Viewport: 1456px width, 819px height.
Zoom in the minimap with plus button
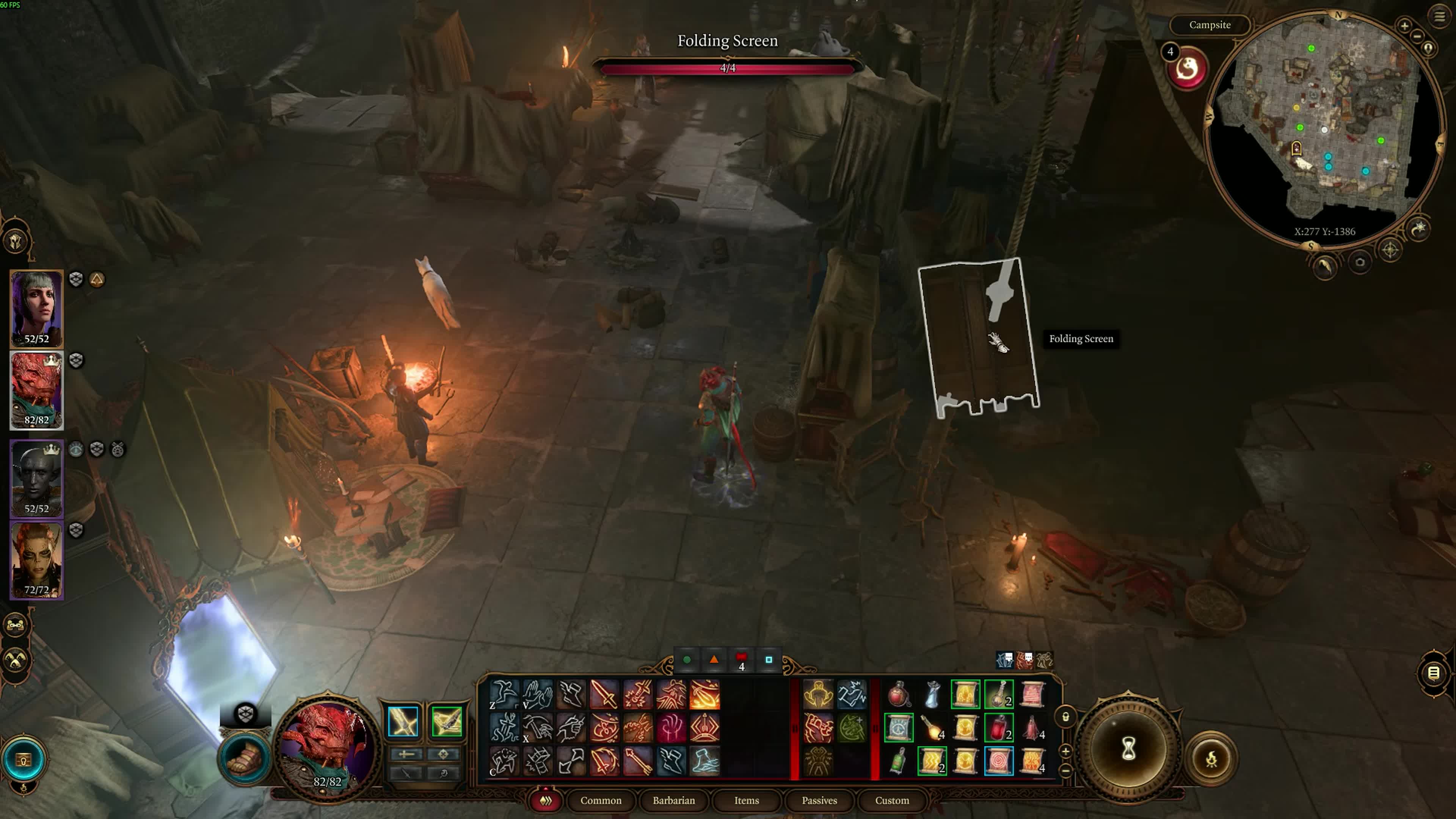[x=1404, y=25]
